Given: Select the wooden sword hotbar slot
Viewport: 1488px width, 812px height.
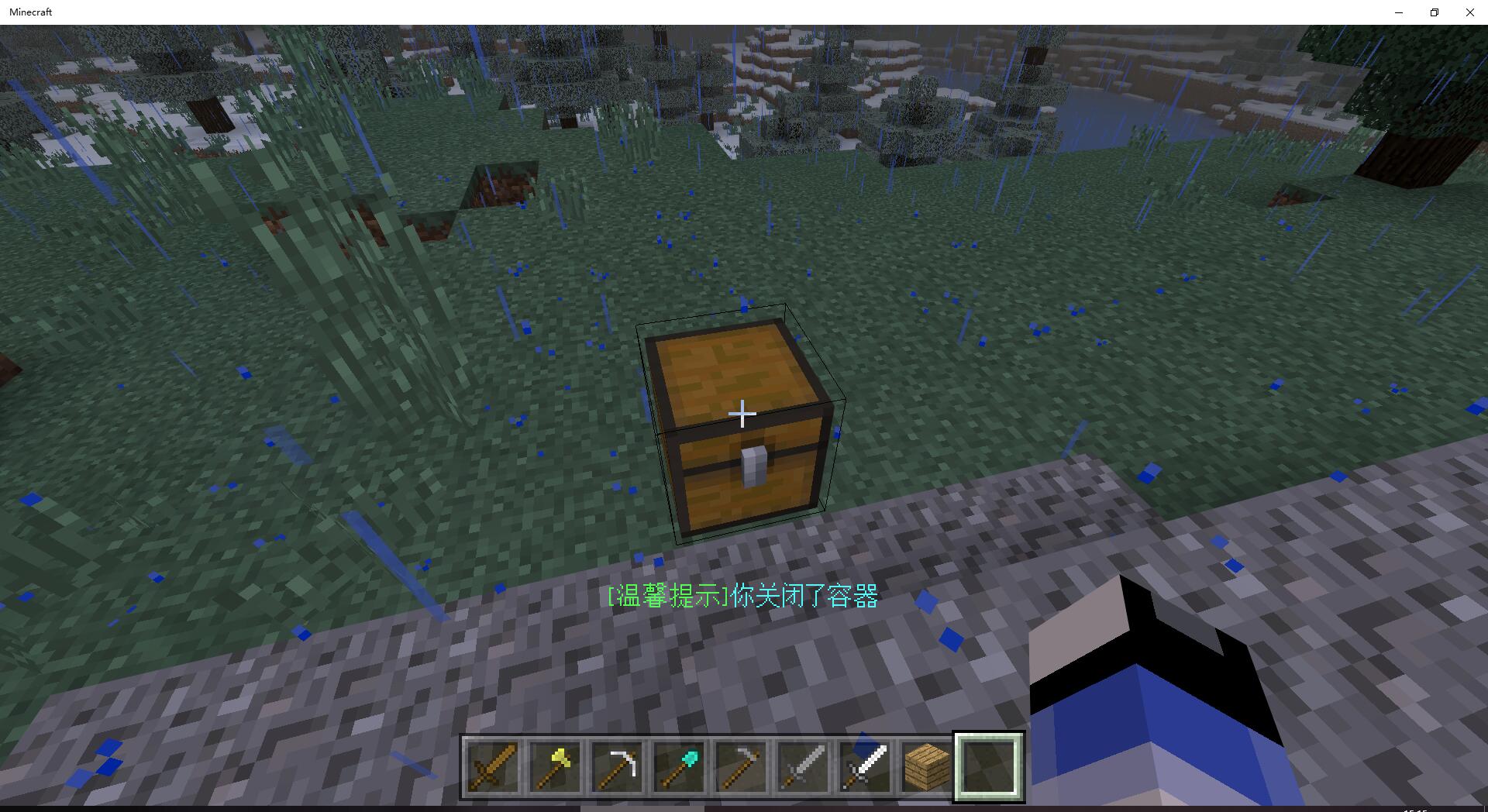Looking at the screenshot, I should click(x=493, y=766).
